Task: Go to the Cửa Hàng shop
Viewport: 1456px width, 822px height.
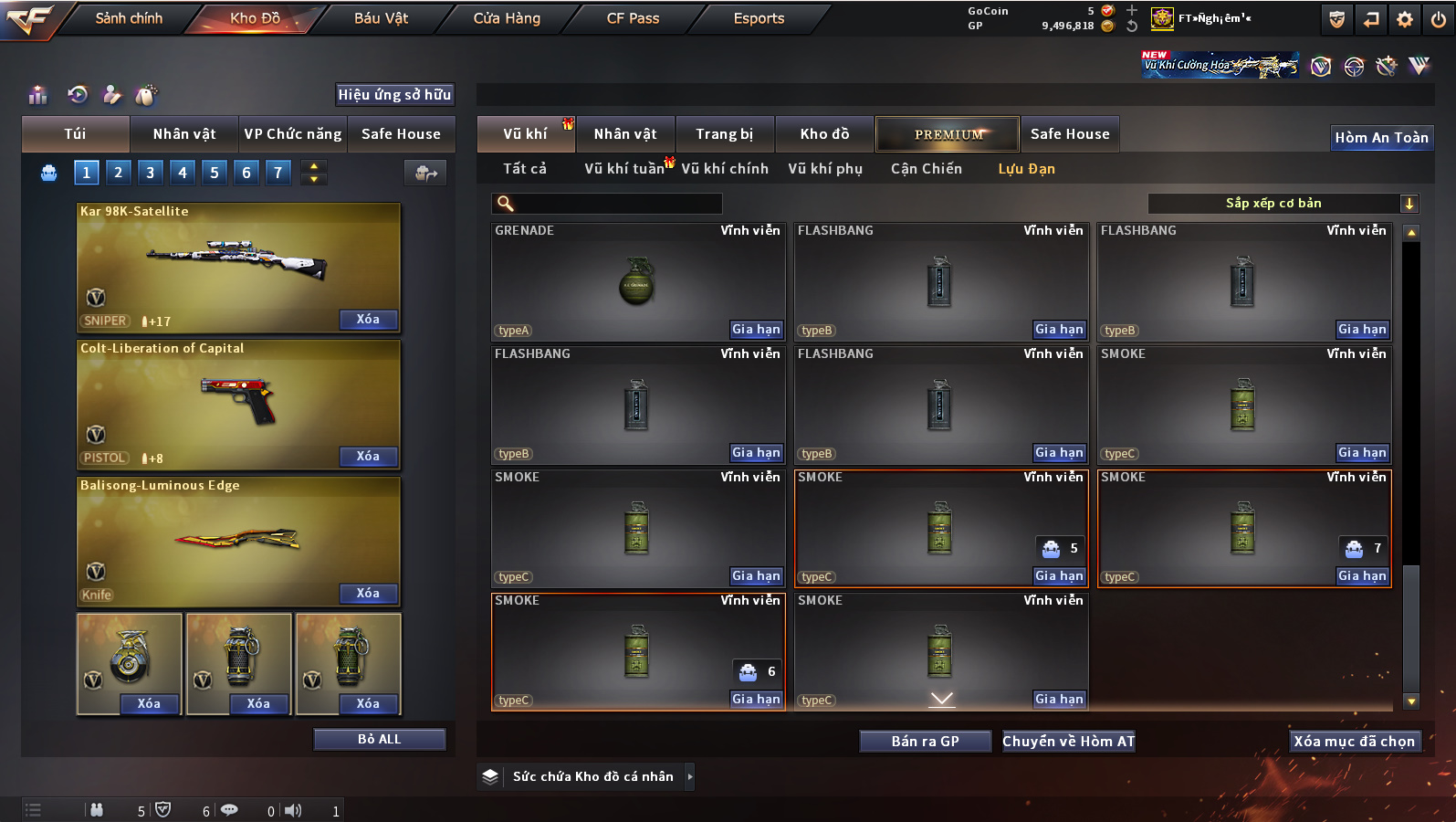Action: [507, 18]
